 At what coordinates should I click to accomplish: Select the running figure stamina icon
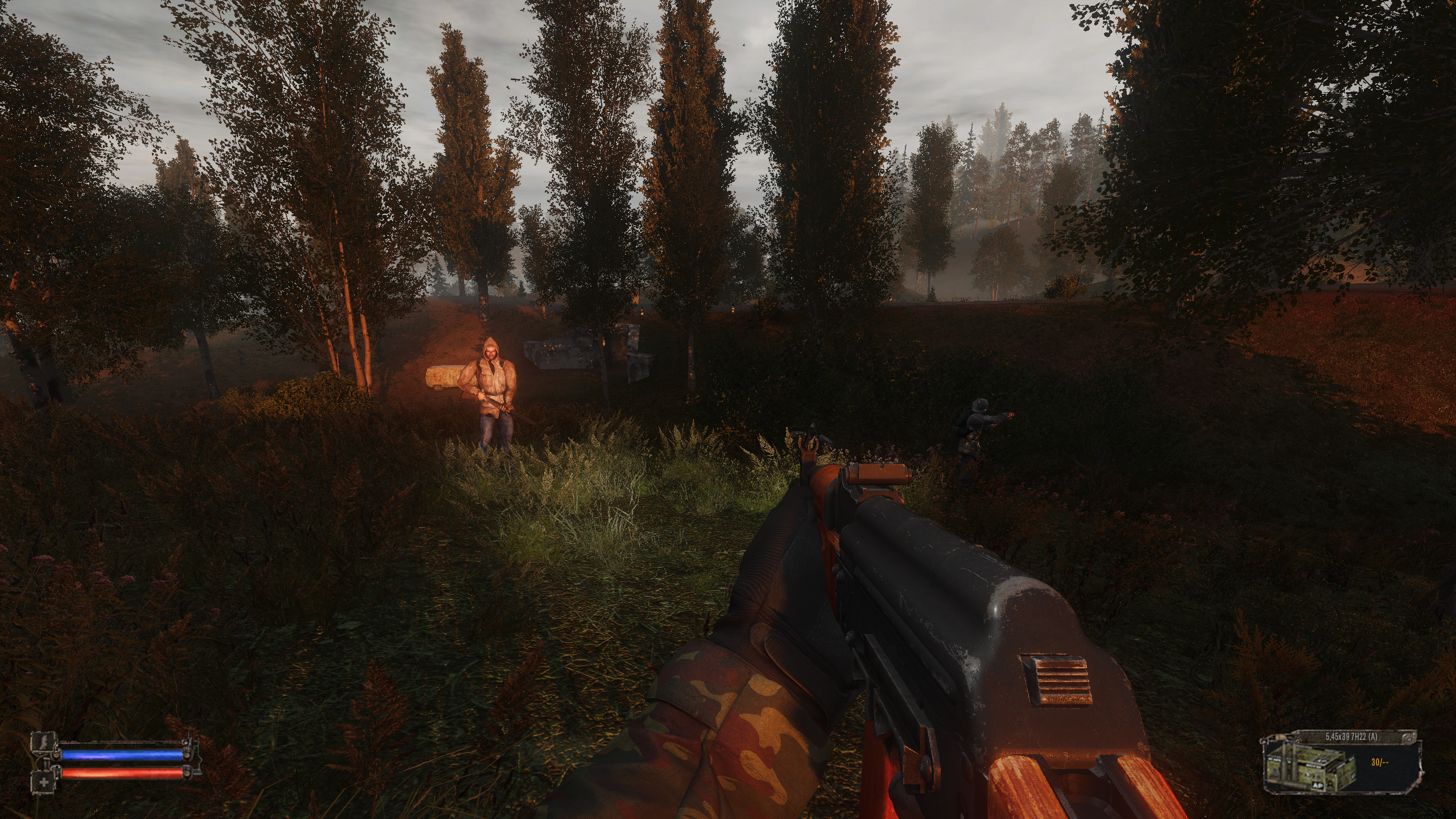tap(43, 740)
